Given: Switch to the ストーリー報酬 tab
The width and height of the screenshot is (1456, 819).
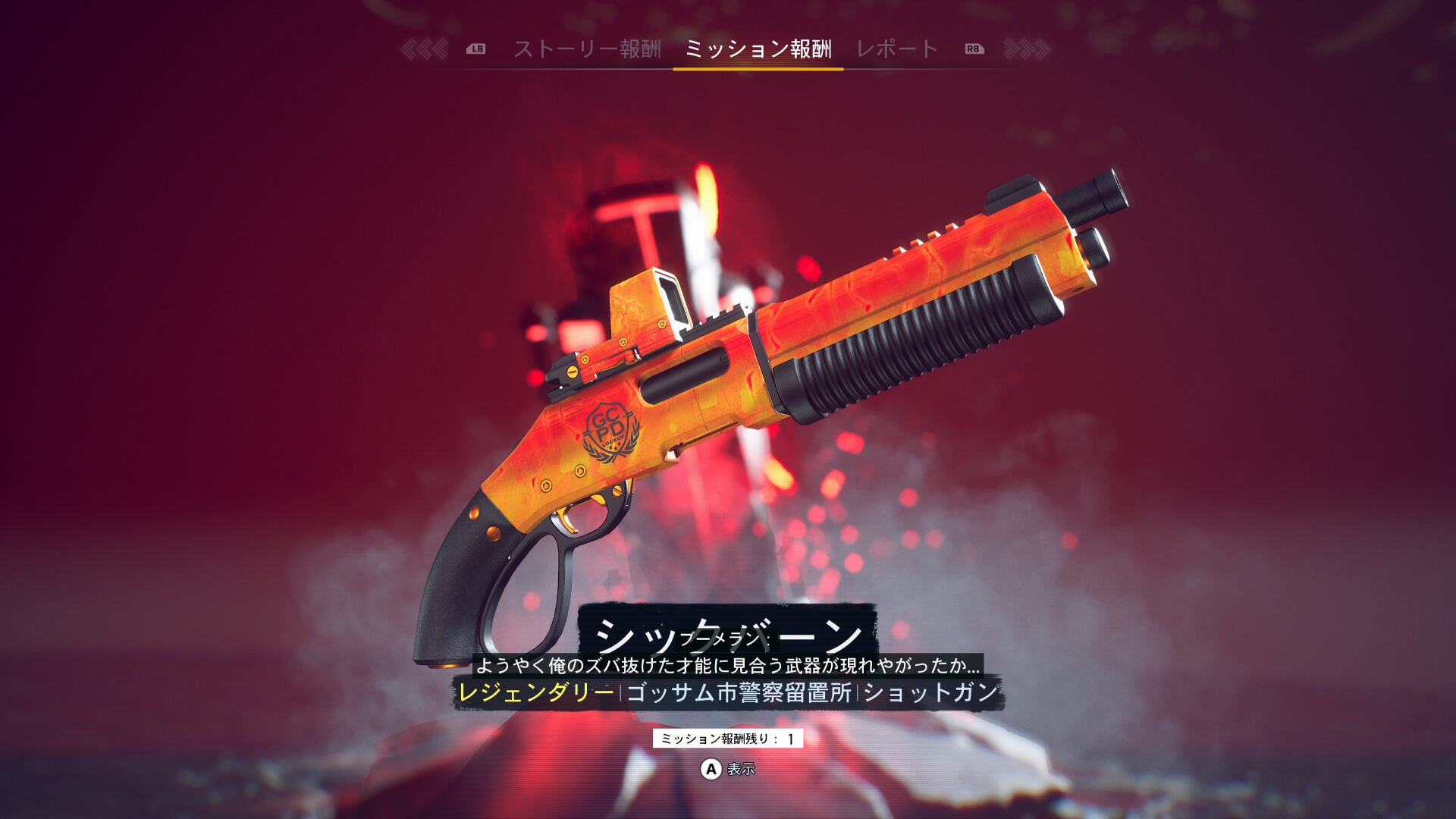Looking at the screenshot, I should point(588,49).
